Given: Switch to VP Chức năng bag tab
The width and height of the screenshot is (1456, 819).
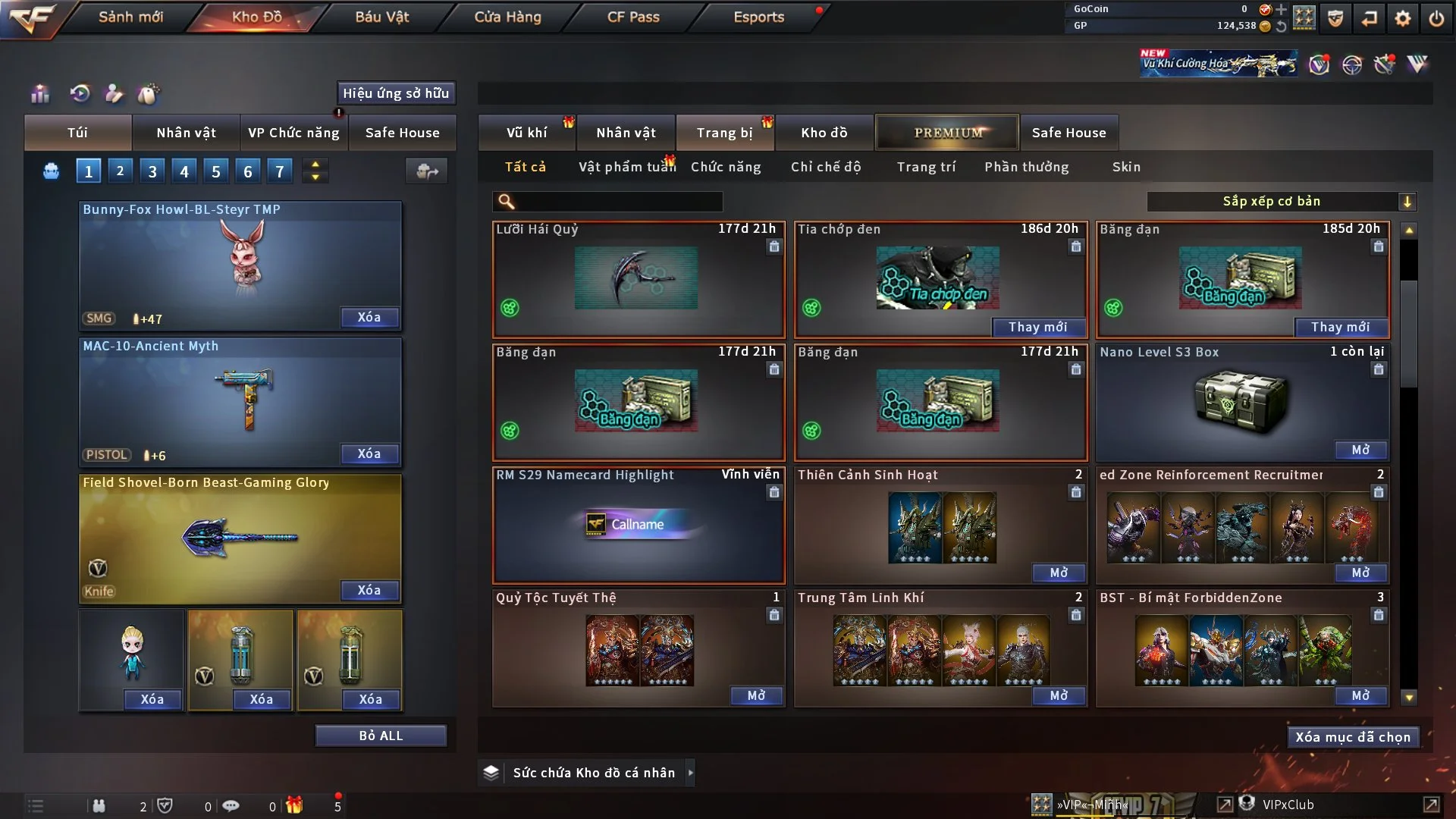Looking at the screenshot, I should pyautogui.click(x=293, y=133).
